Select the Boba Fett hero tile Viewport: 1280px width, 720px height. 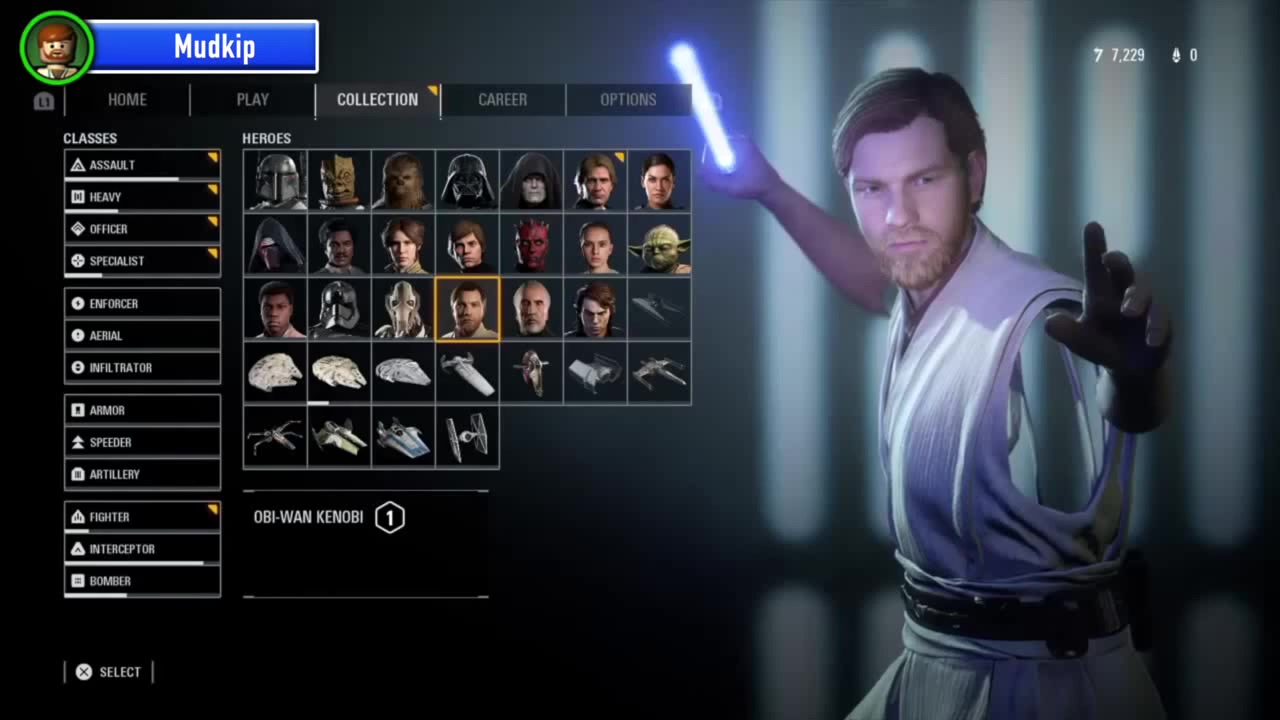tap(275, 181)
